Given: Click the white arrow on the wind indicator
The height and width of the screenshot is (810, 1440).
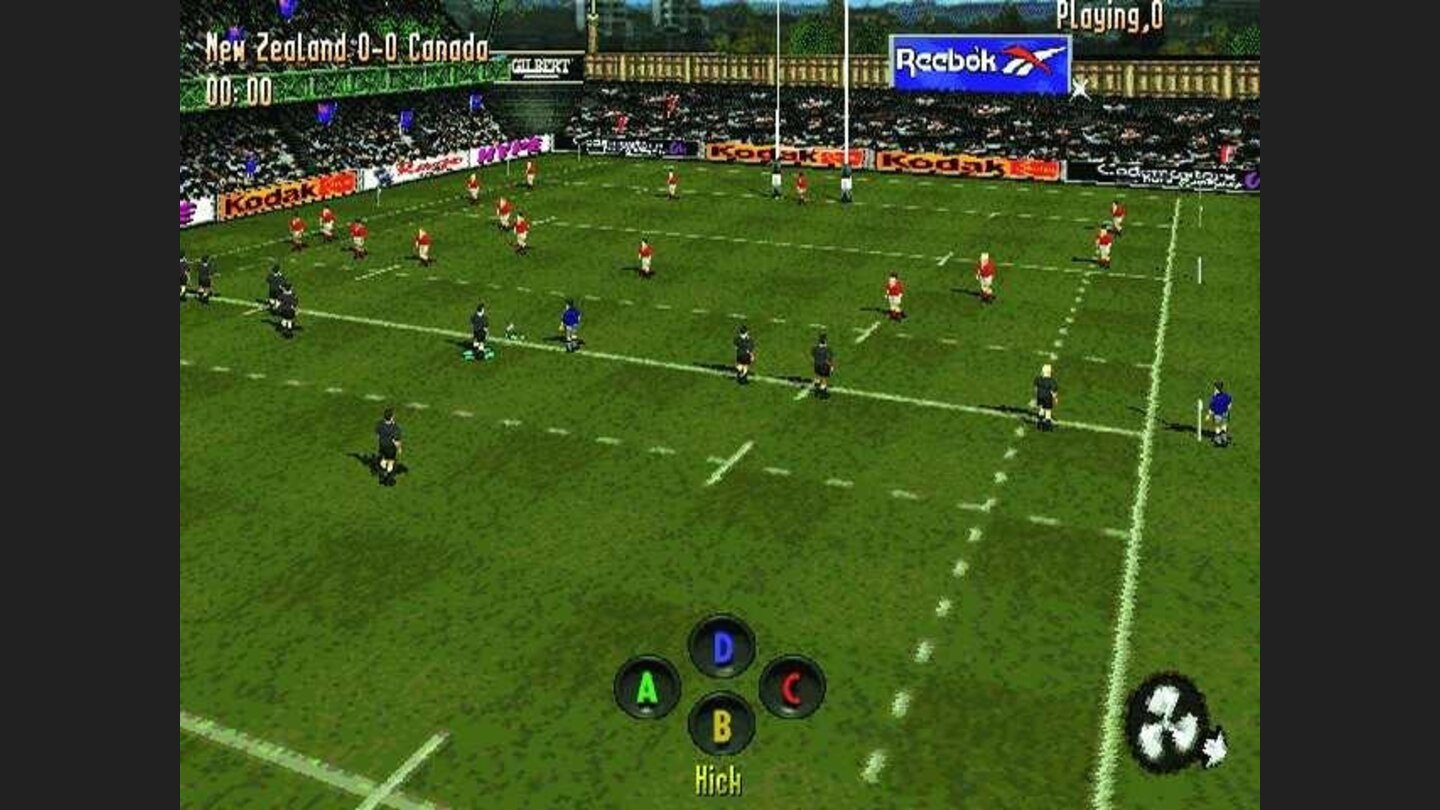Looking at the screenshot, I should [1216, 744].
